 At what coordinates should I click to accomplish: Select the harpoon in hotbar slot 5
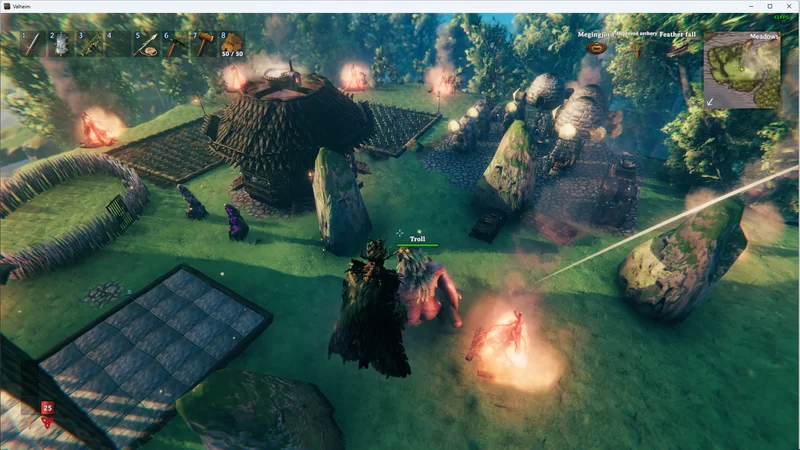point(147,43)
